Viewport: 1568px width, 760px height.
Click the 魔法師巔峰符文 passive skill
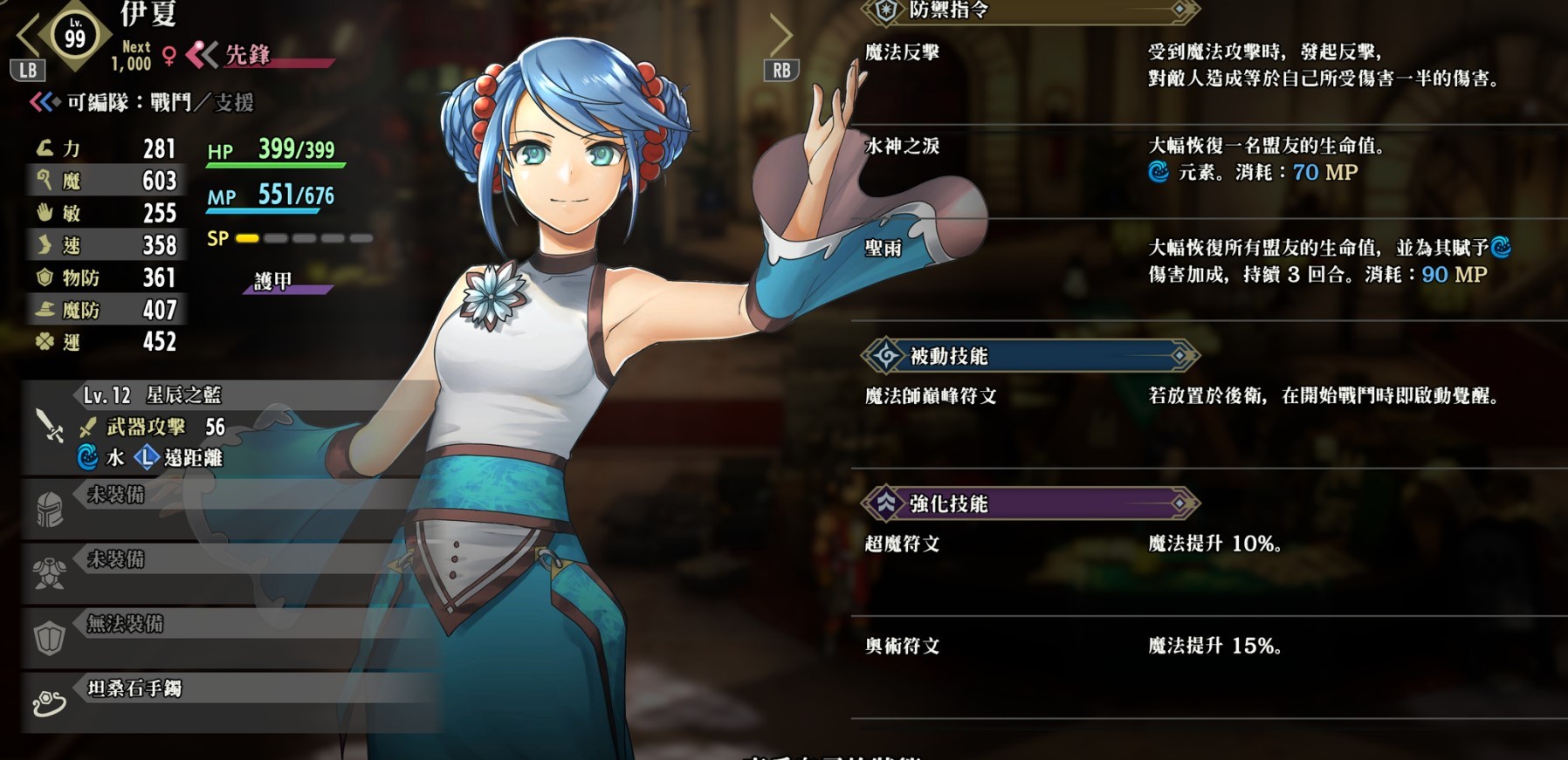(931, 396)
